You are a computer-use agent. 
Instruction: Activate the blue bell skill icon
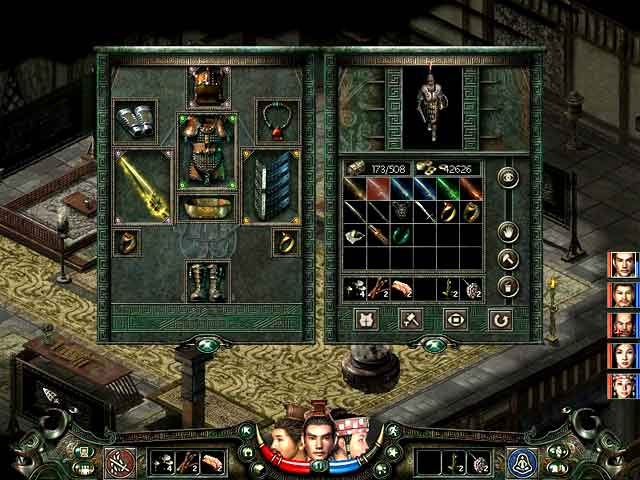point(519,462)
